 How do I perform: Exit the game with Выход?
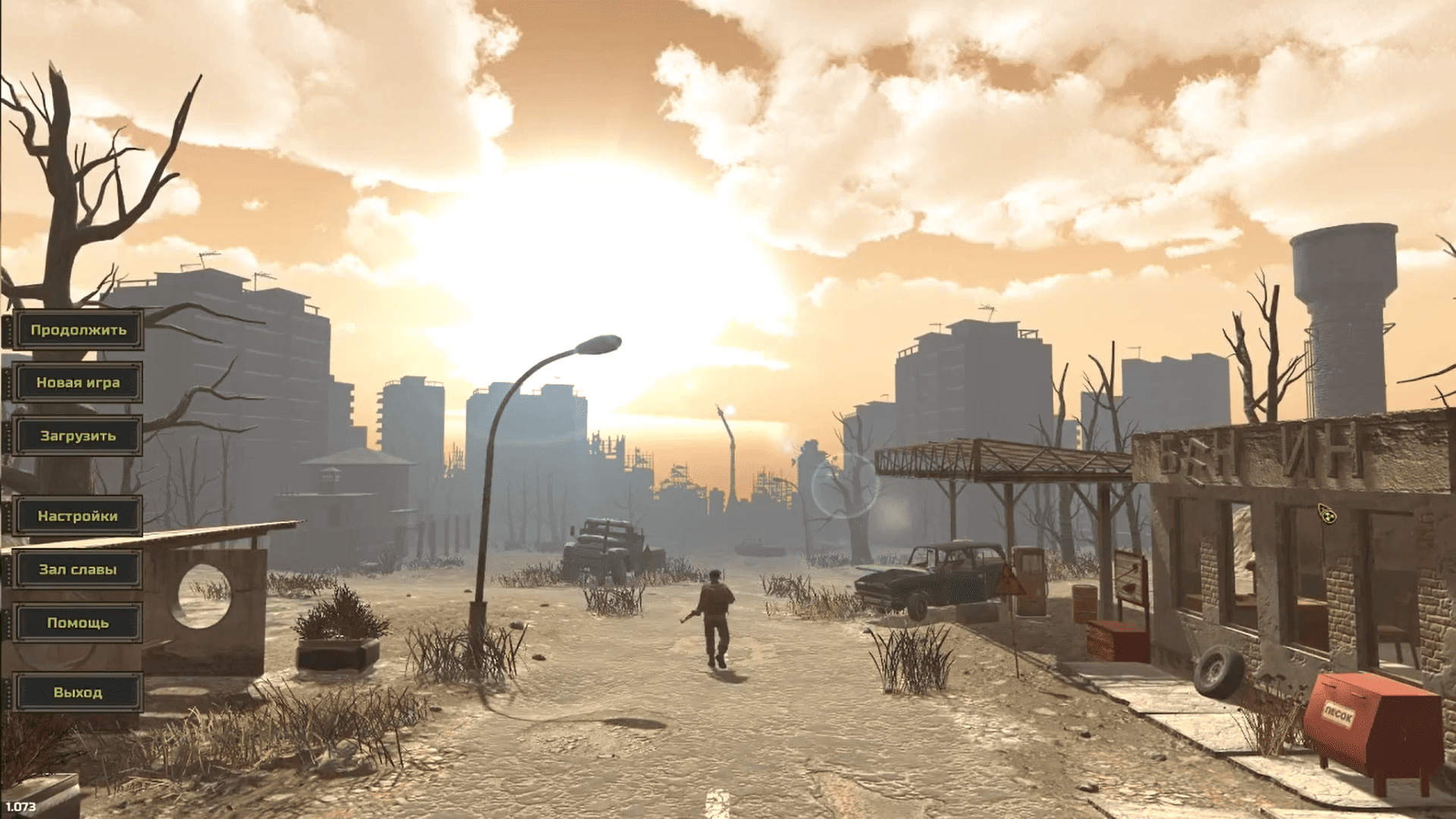(78, 692)
